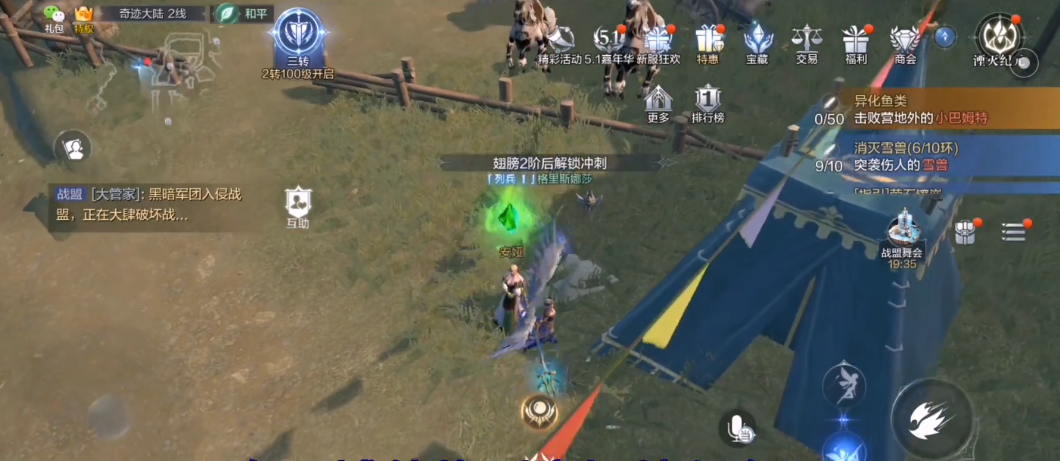The width and height of the screenshot is (1060, 461).
Task: Show 更多 additional menu icons
Action: pyautogui.click(x=658, y=102)
